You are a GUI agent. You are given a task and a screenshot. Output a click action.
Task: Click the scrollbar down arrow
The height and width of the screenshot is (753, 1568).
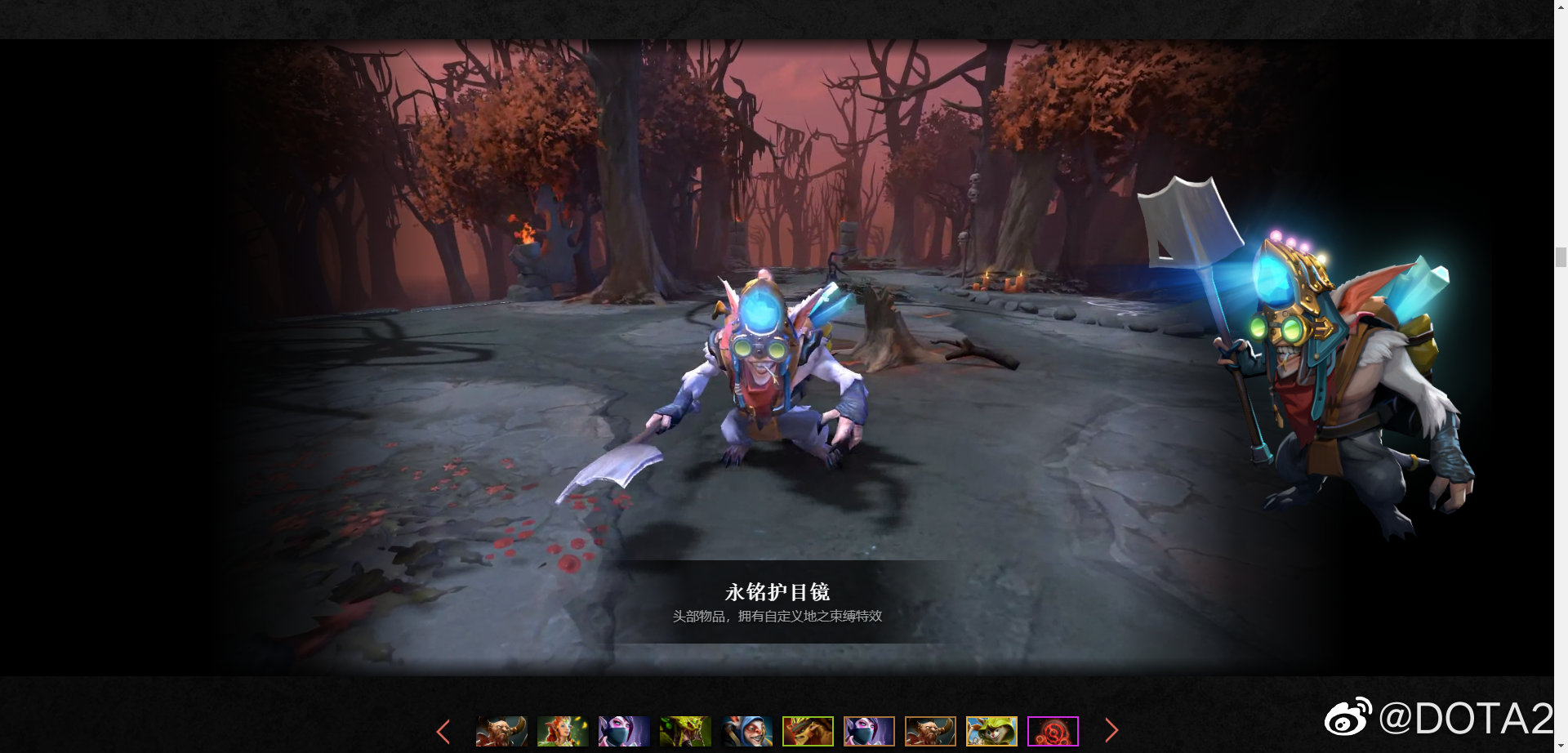point(1562,745)
